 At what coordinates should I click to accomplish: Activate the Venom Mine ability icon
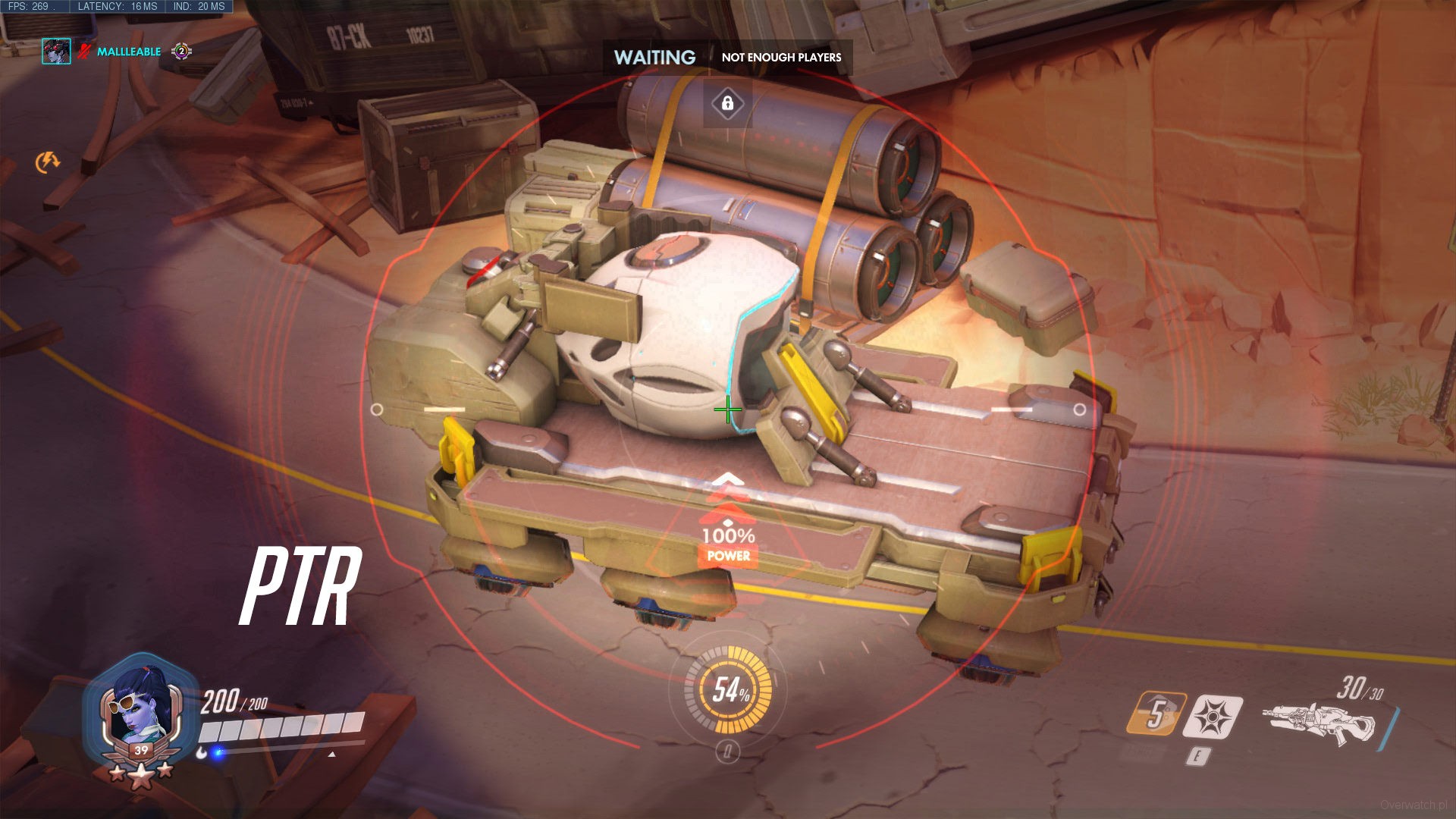(x=1214, y=717)
